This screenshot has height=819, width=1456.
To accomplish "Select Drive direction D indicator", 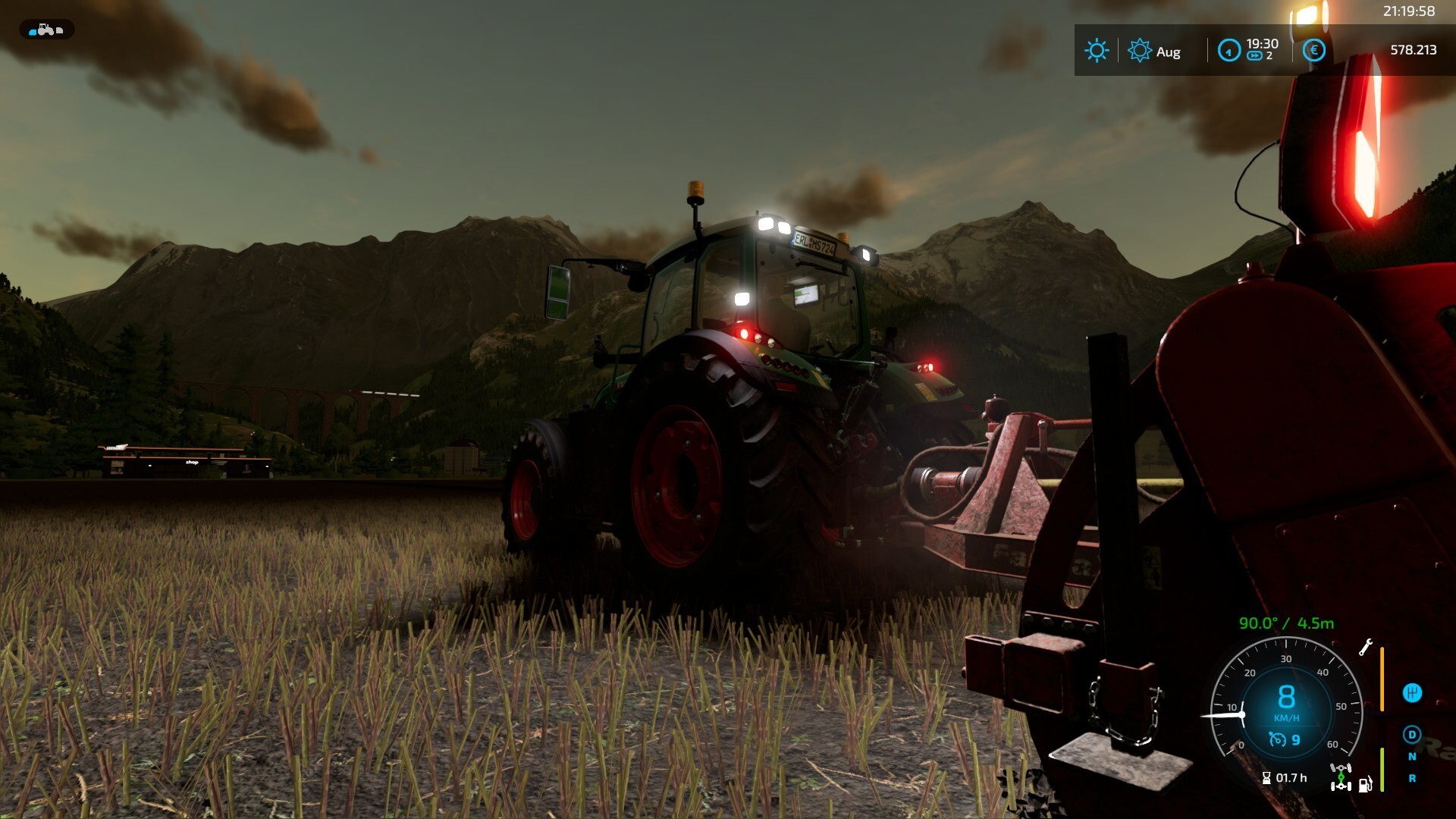I will coord(1412,734).
